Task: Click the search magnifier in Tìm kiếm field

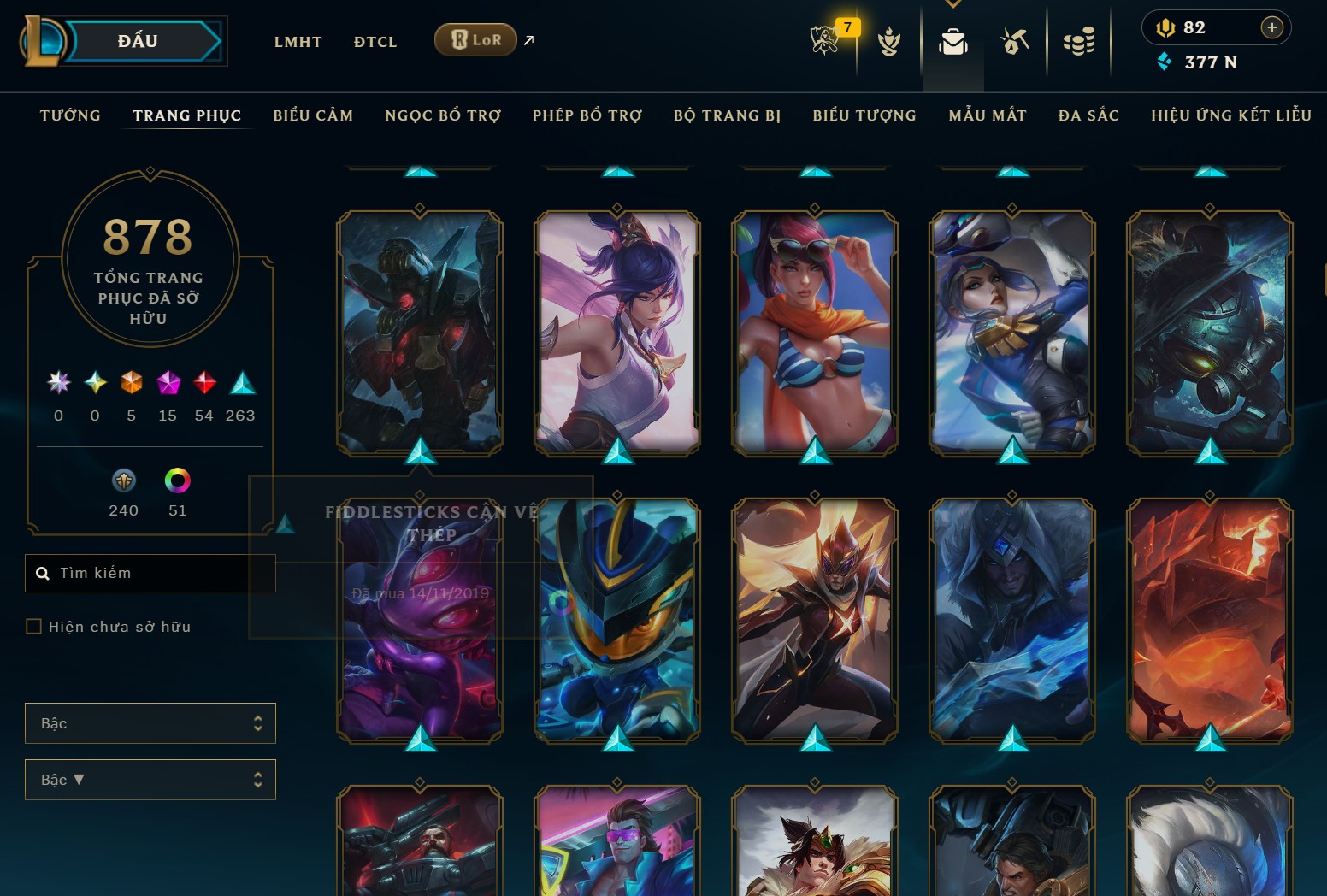Action: [44, 573]
